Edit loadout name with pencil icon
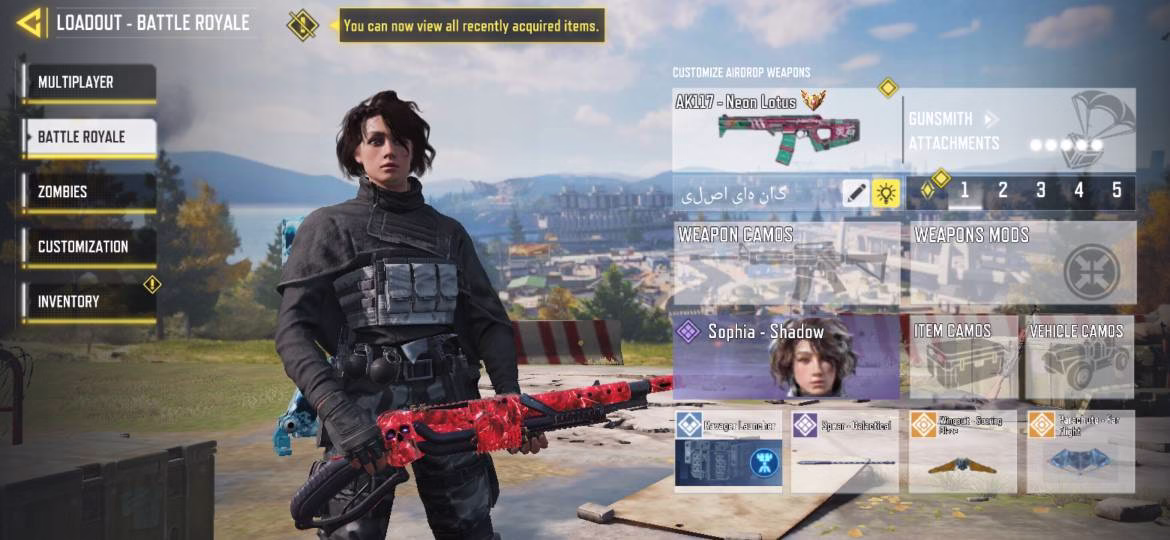Image resolution: width=1170 pixels, height=540 pixels. pyautogui.click(x=855, y=193)
